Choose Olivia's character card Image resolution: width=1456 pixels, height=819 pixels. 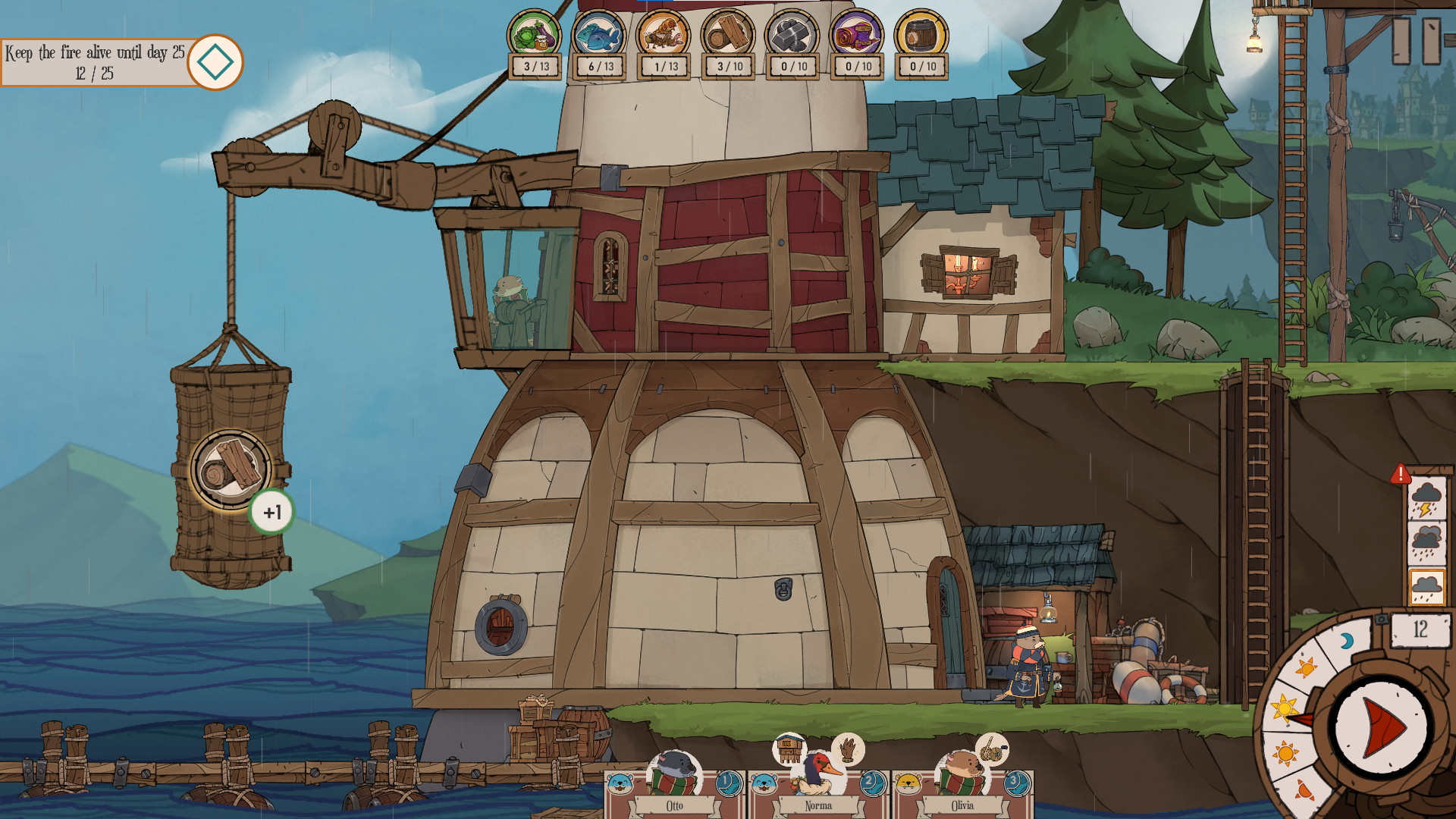[x=962, y=789]
